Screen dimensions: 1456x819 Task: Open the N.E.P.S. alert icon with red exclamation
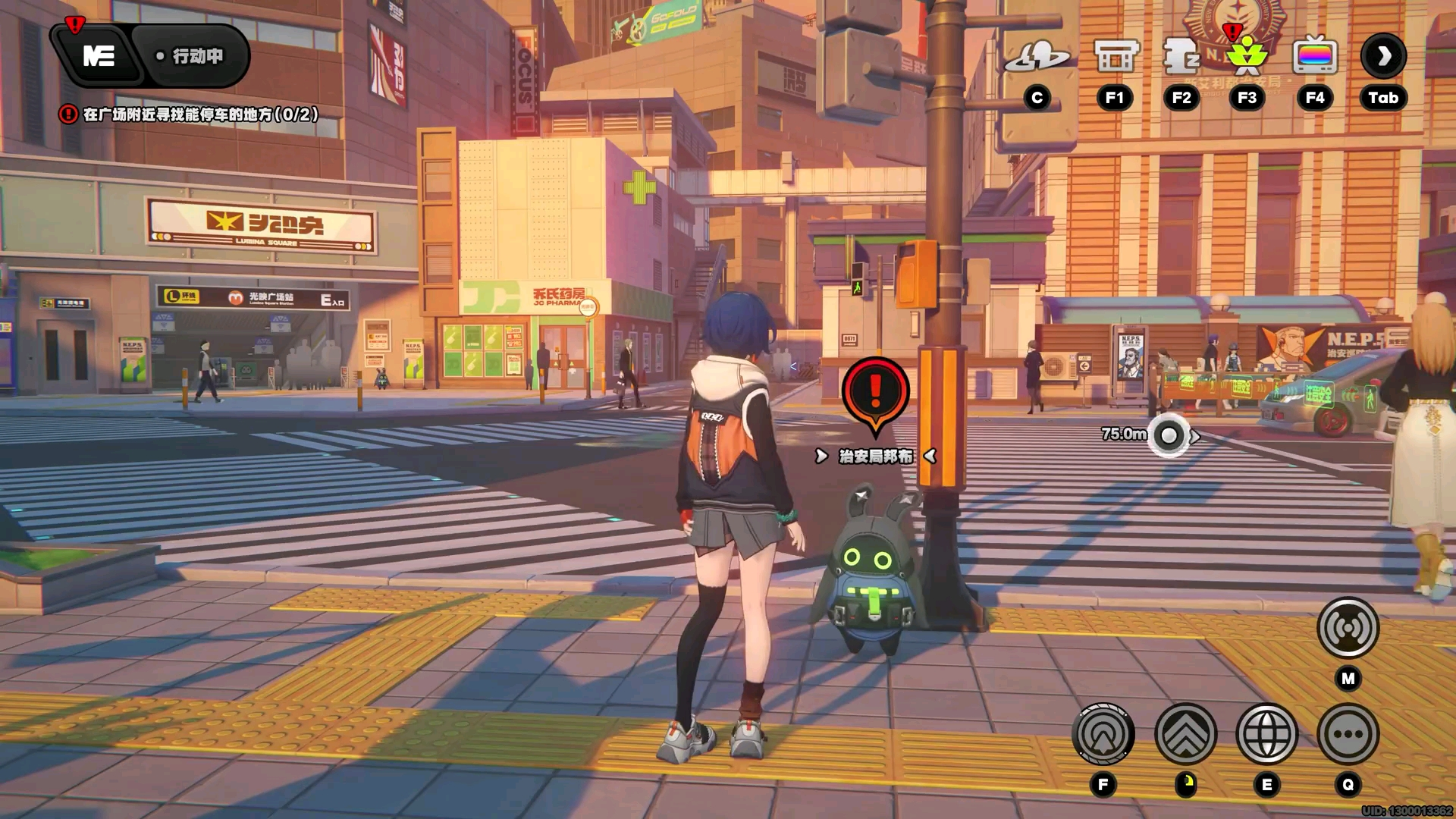1247,55
